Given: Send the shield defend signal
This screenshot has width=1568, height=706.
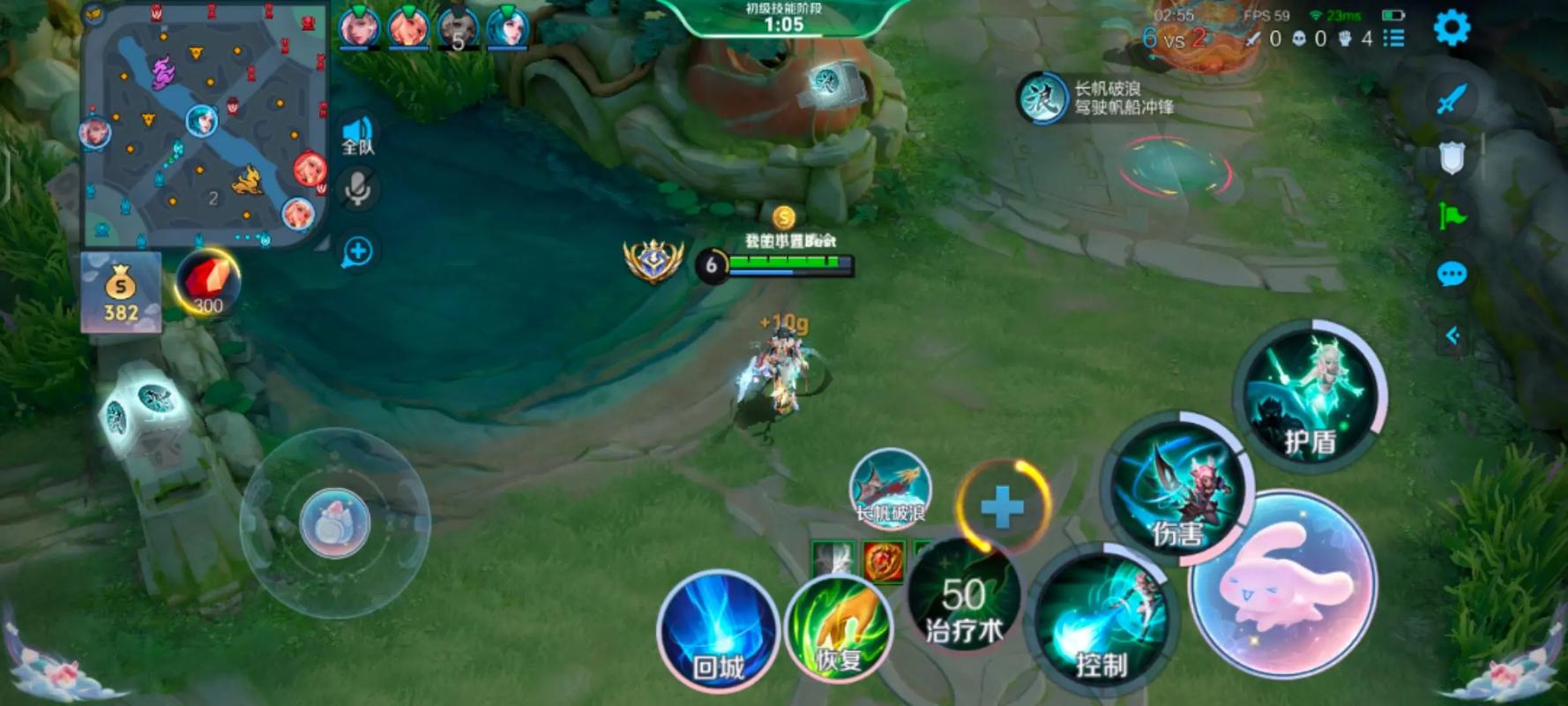Looking at the screenshot, I should [x=1452, y=158].
